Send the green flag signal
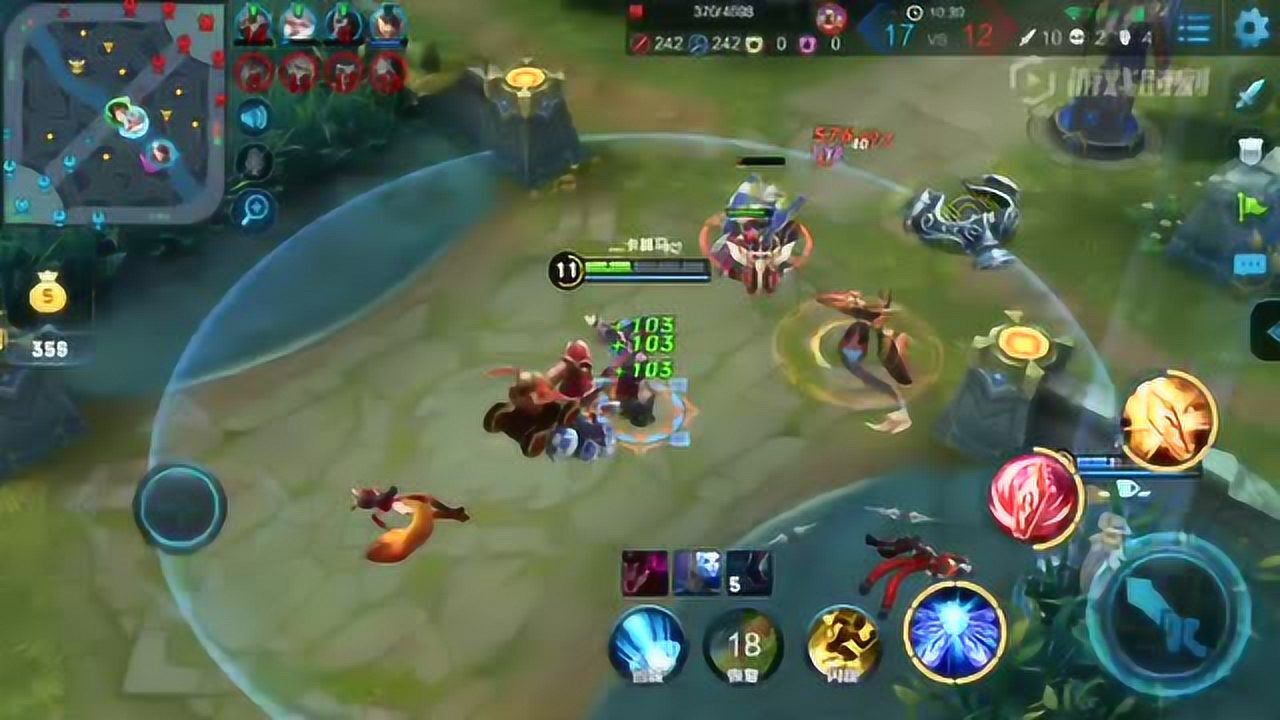Screen dimensions: 1280x720 (1251, 207)
